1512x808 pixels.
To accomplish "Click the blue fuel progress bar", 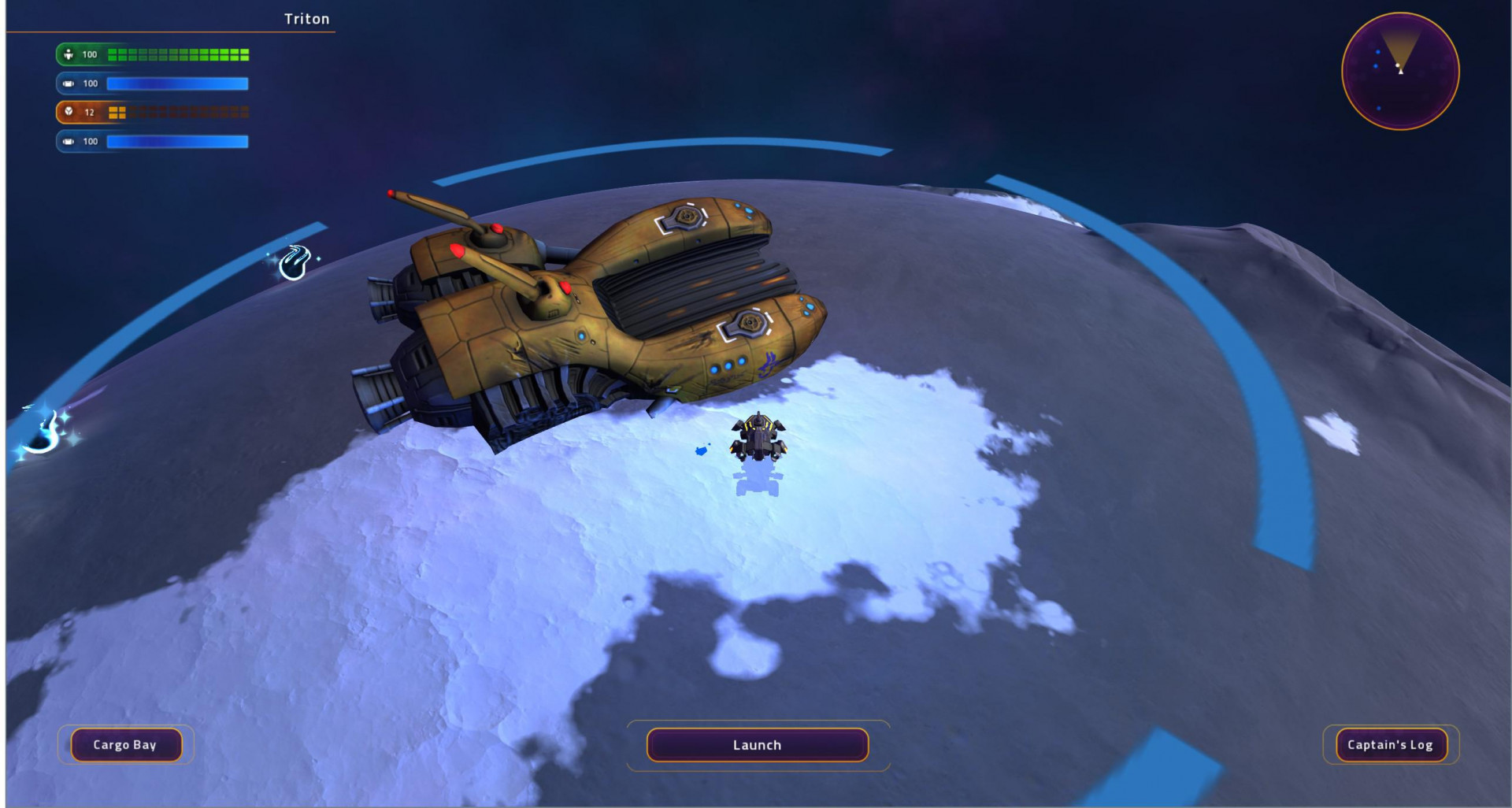I will 177,83.
